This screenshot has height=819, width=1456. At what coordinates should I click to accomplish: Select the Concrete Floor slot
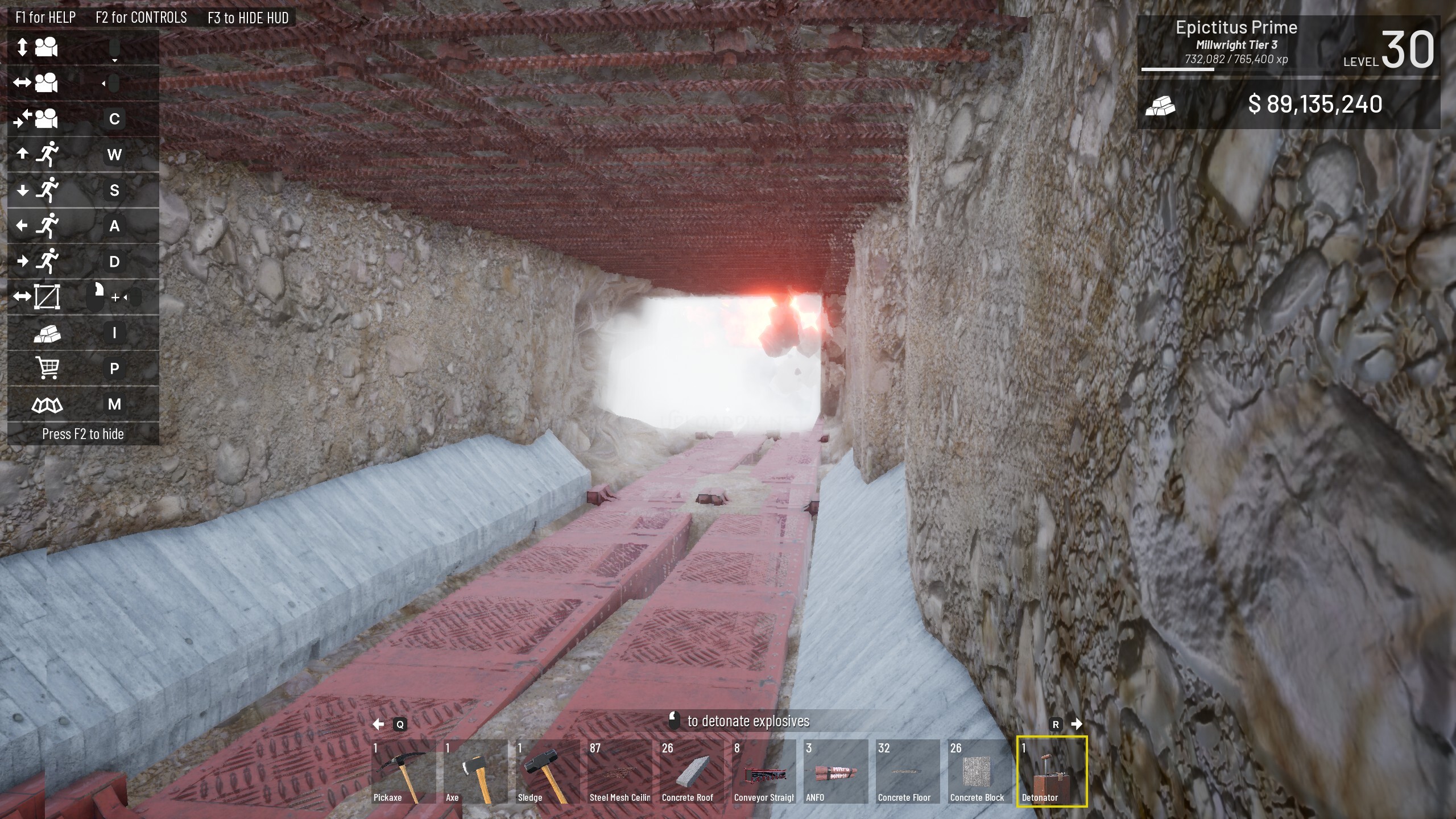908,771
